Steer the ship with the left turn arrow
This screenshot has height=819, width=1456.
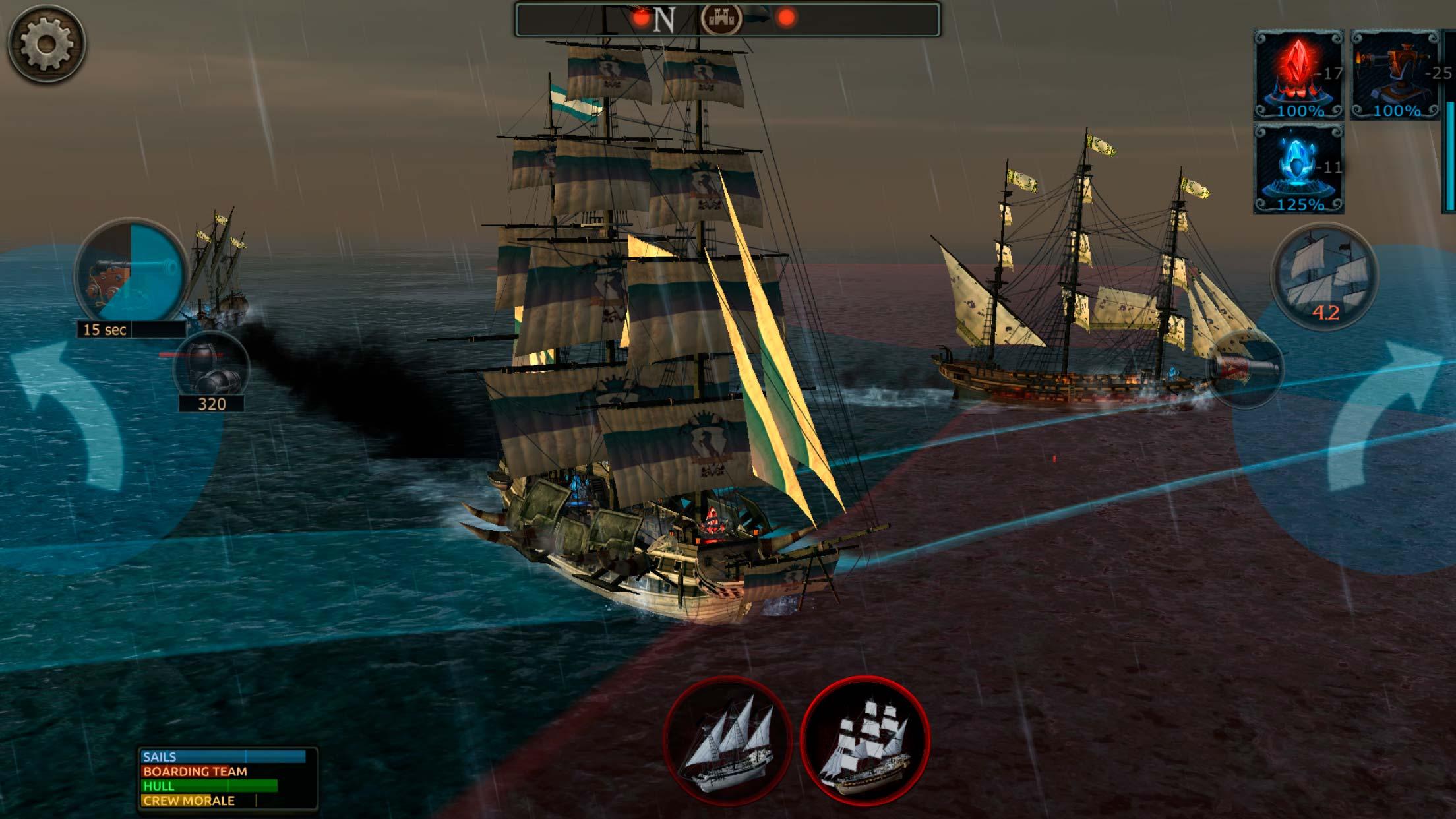[x=69, y=417]
